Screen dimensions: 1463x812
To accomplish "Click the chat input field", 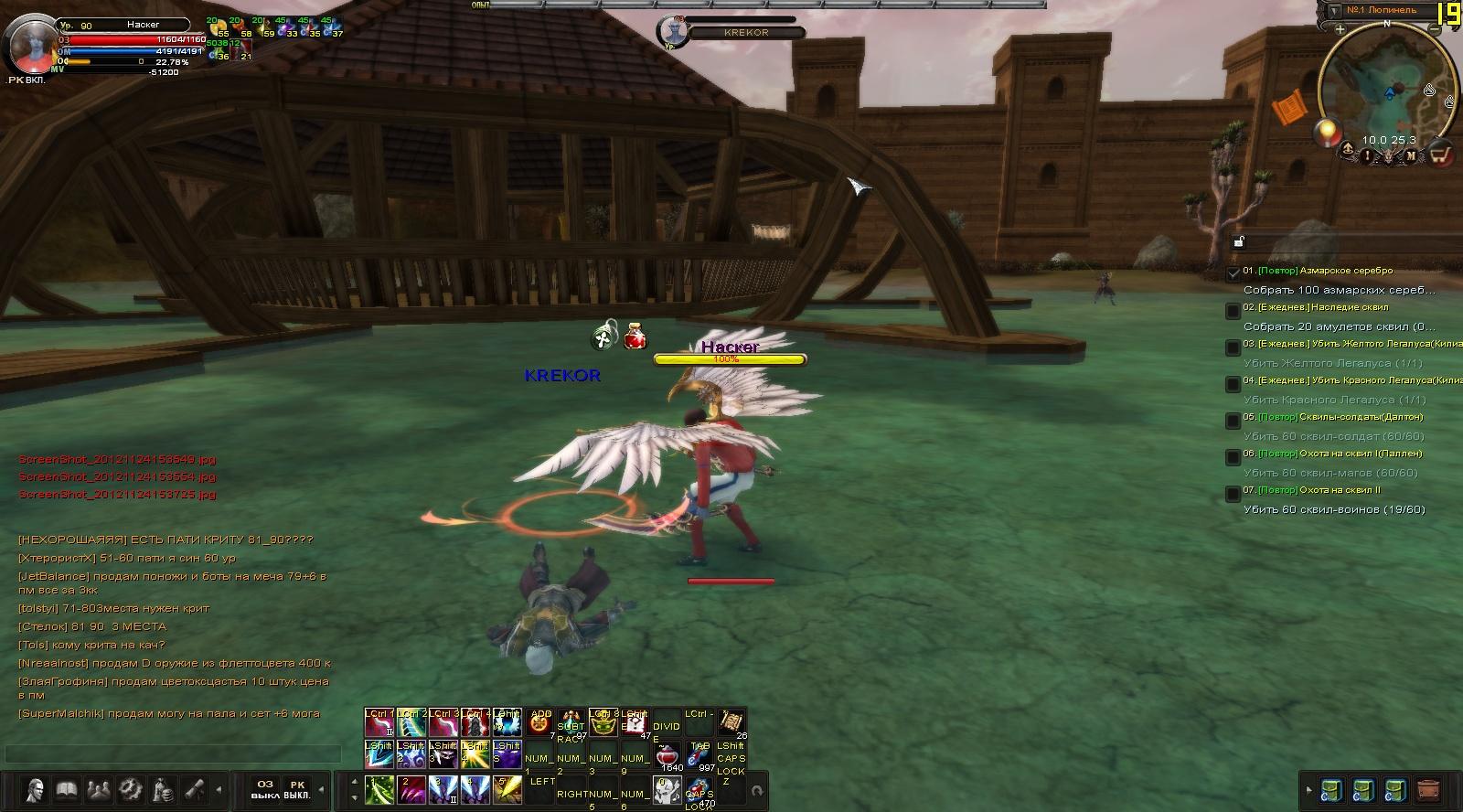I will (x=172, y=753).
